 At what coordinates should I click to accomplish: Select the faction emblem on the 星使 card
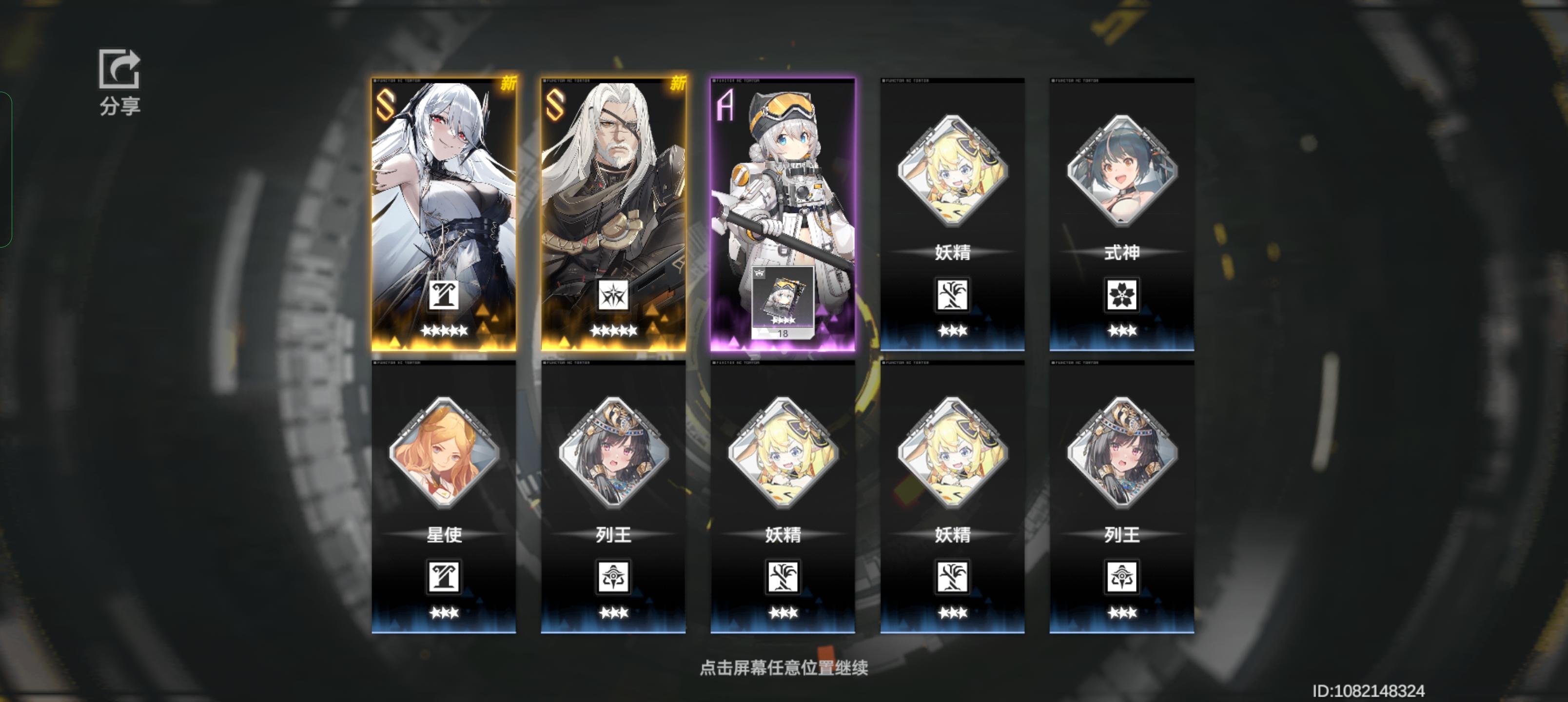pos(443,577)
